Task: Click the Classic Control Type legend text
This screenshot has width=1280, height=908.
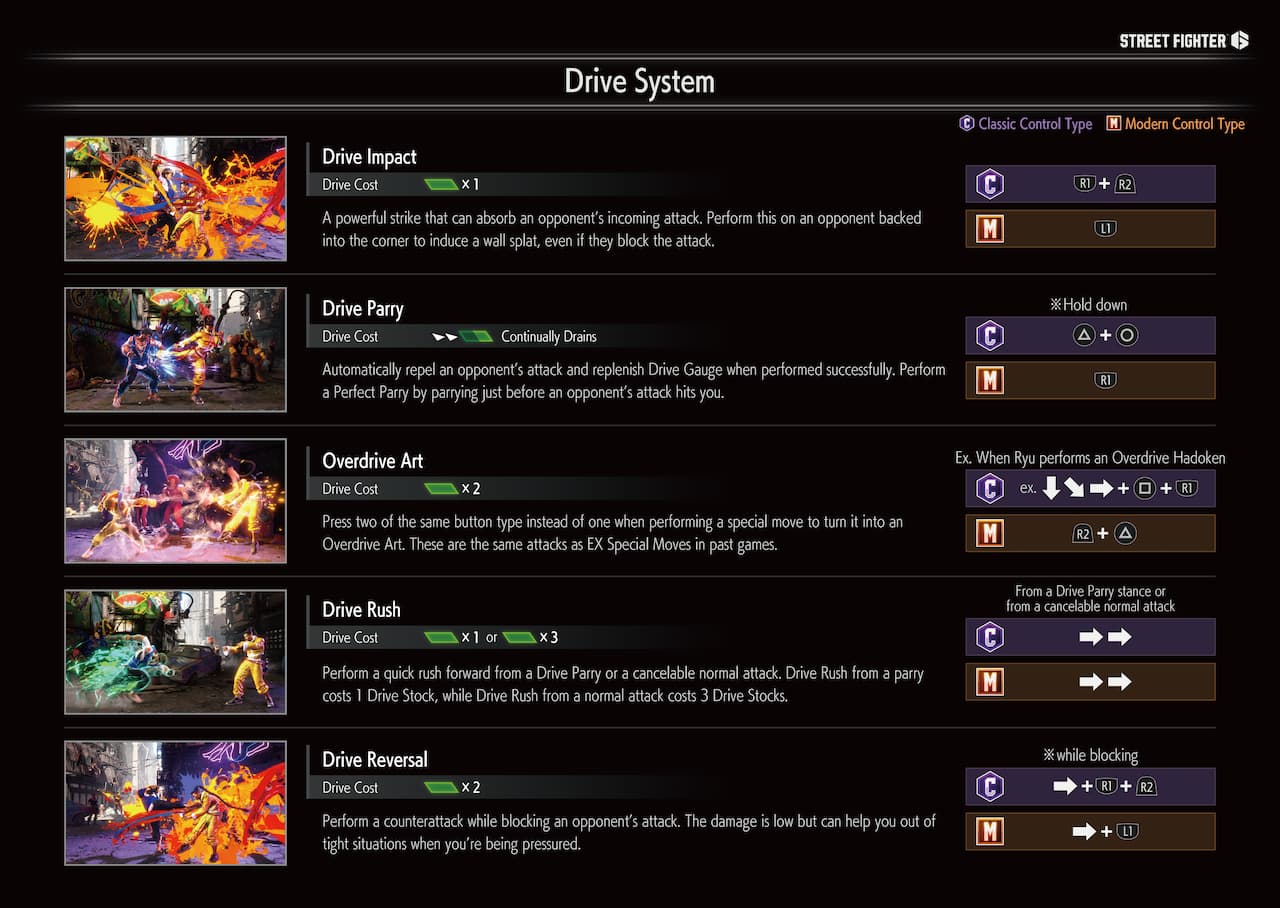Action: [x=1034, y=124]
